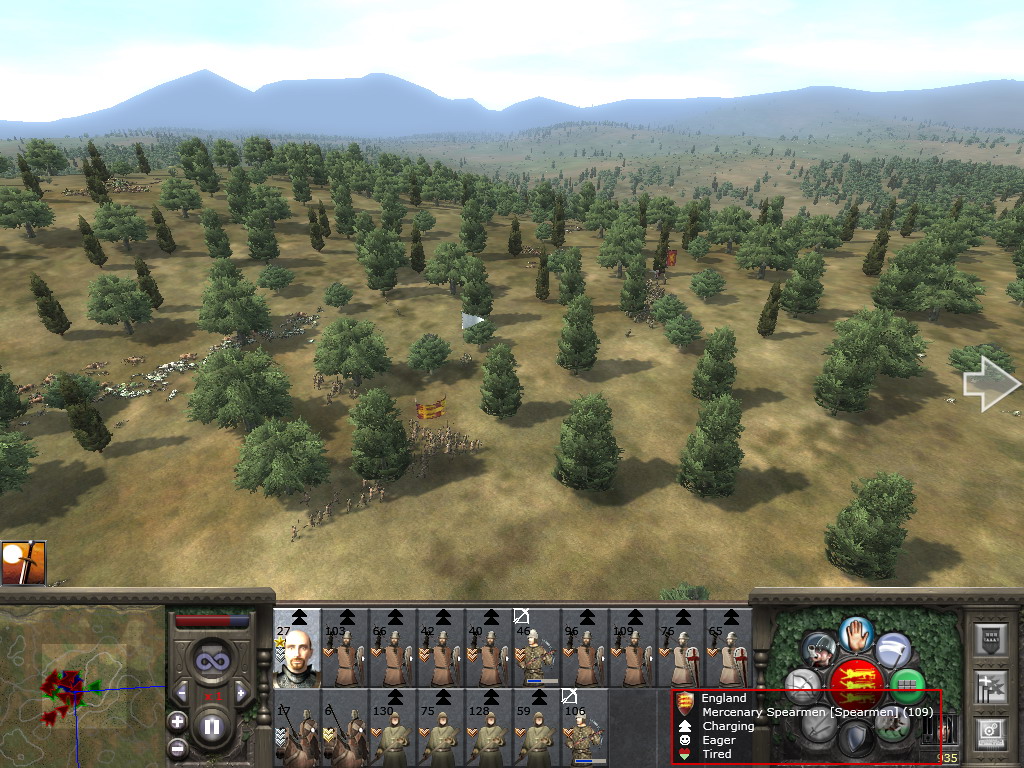
Task: Select the archer unit card with 106 men
Action: 585,728
